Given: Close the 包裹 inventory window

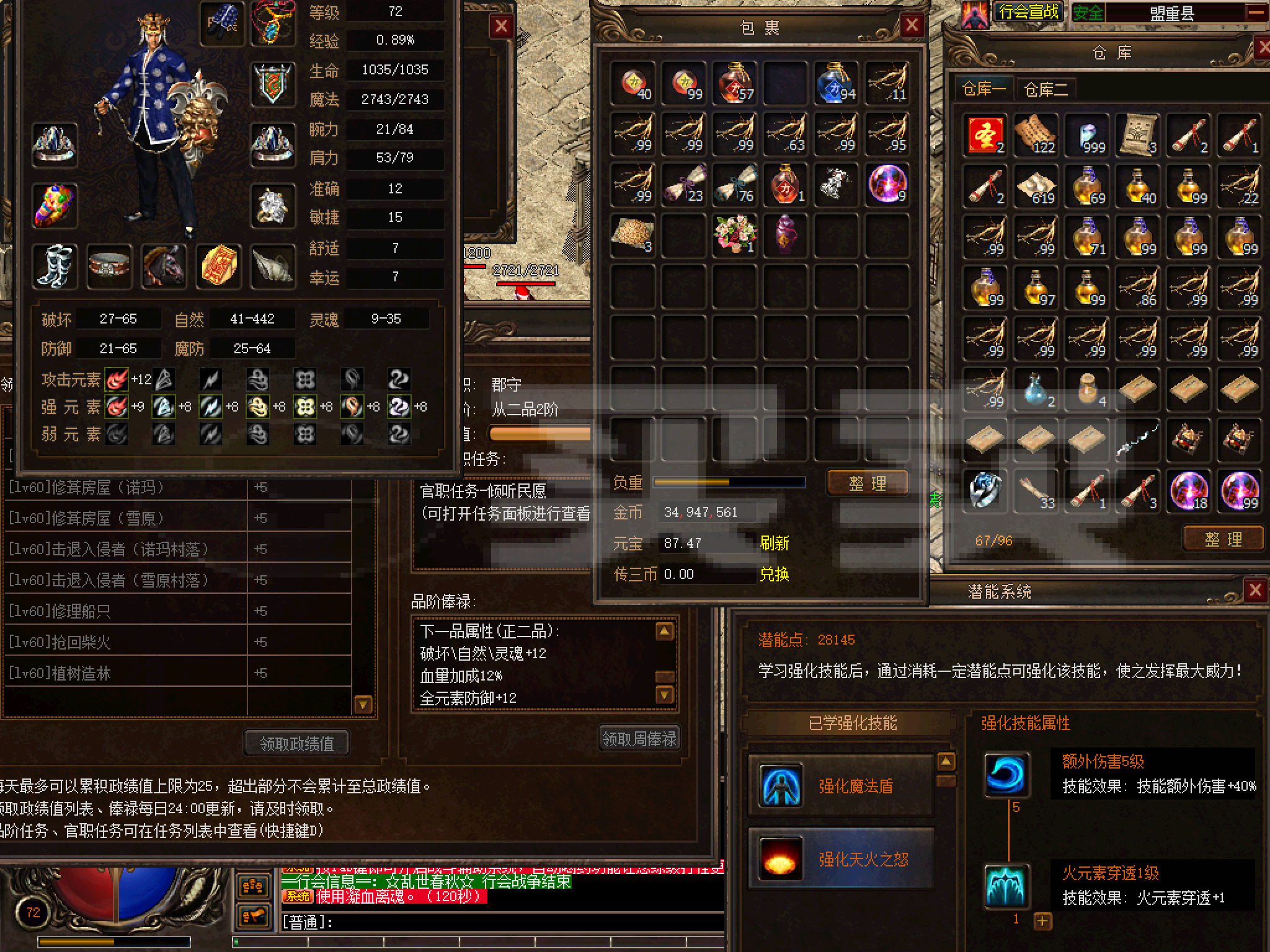Looking at the screenshot, I should coord(912,25).
